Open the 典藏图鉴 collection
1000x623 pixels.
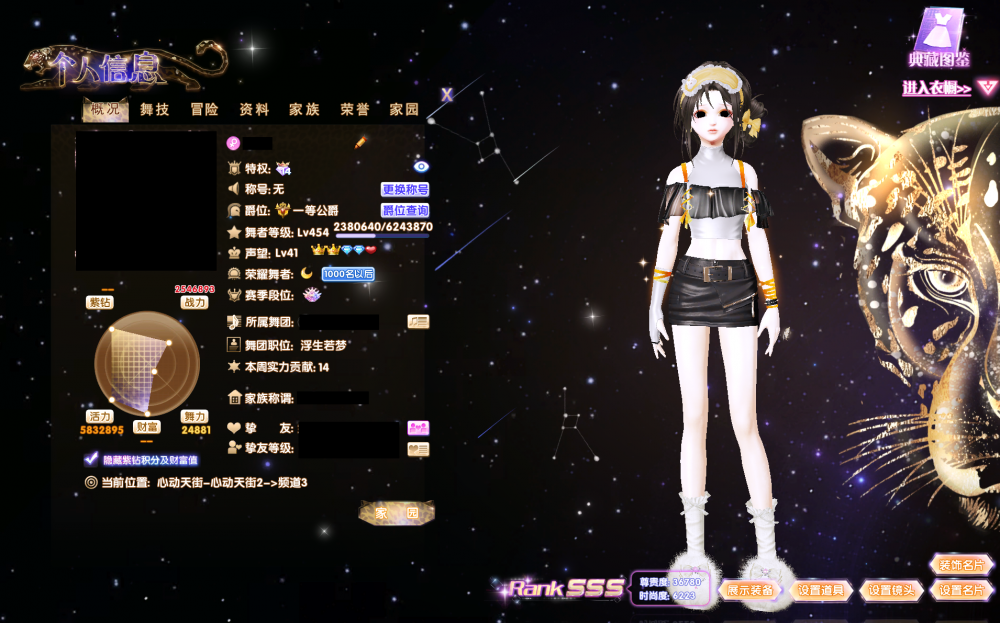point(938,40)
